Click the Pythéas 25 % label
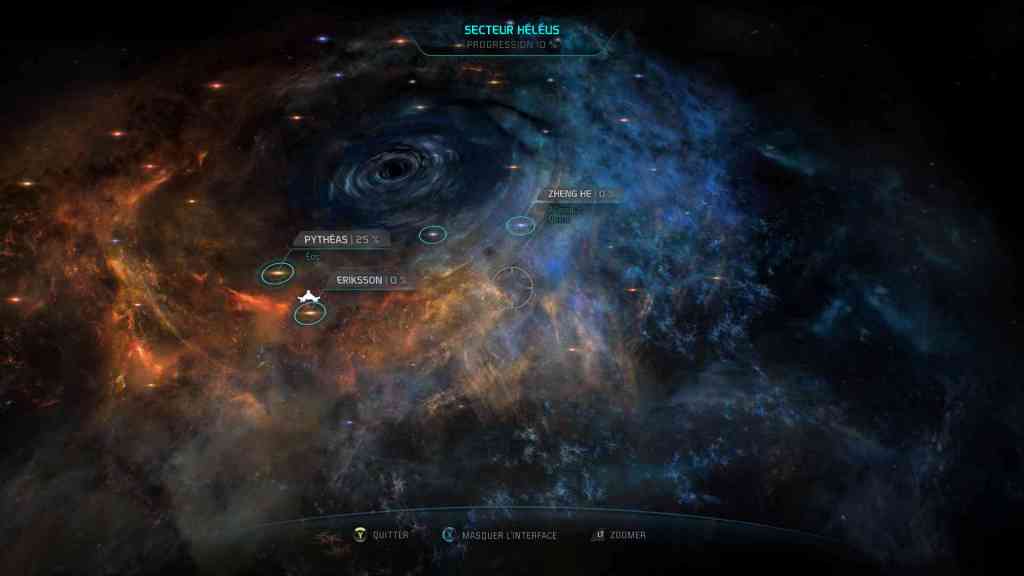This screenshot has height=576, width=1024. (341, 239)
